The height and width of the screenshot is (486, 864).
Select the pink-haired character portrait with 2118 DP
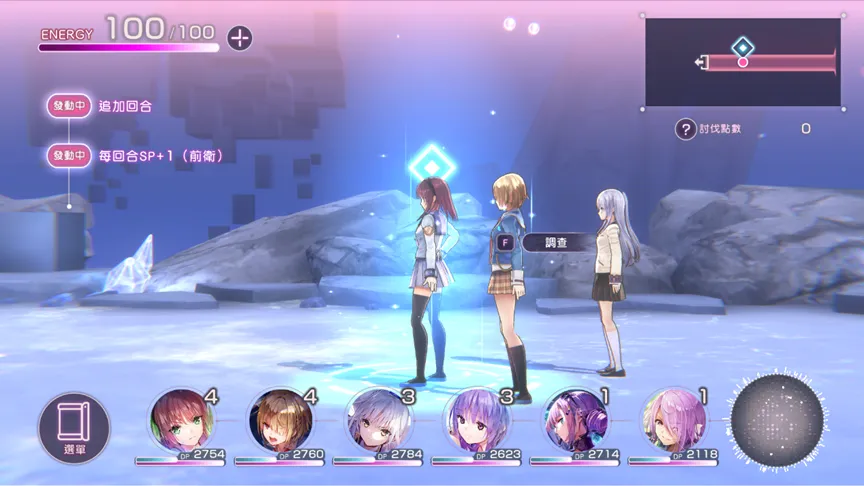click(674, 420)
